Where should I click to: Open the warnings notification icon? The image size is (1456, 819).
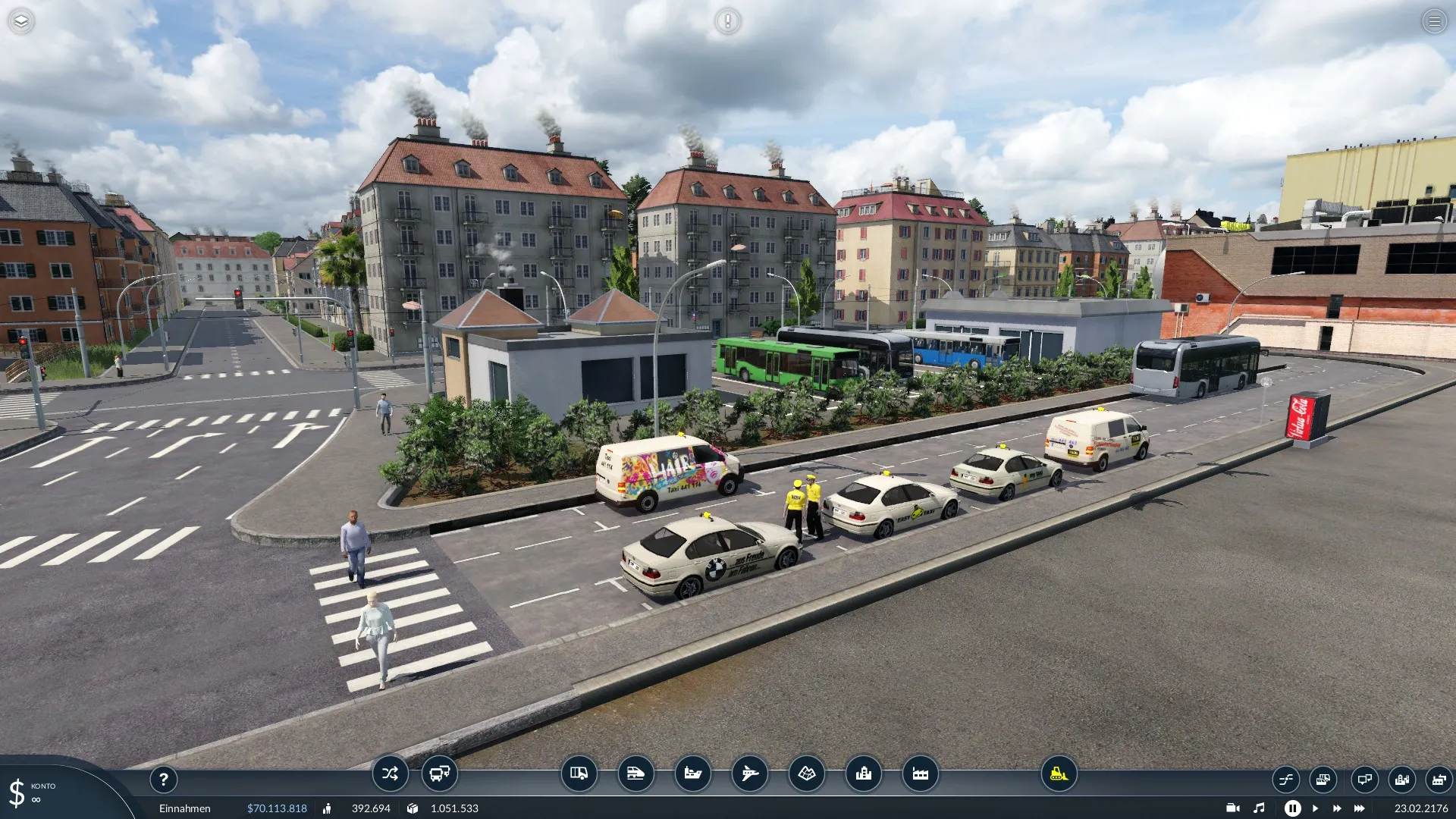(x=727, y=21)
